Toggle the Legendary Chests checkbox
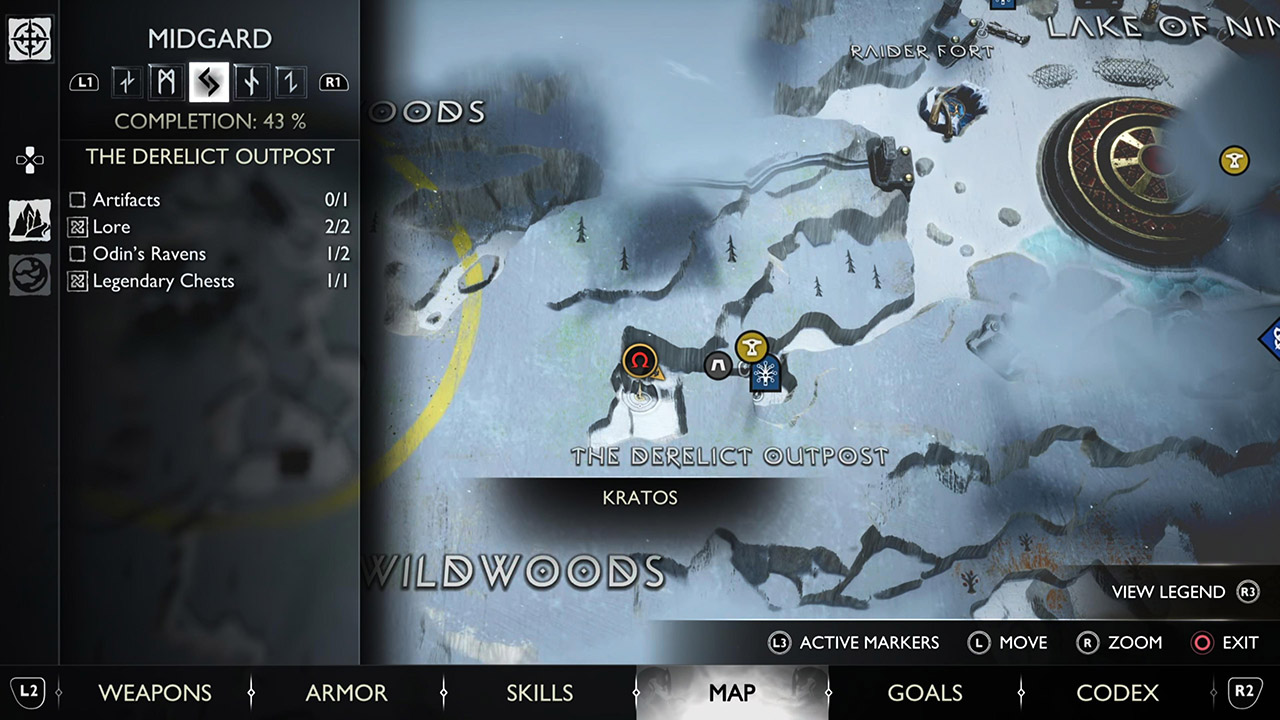Screen dimensions: 1280x720 77,281
